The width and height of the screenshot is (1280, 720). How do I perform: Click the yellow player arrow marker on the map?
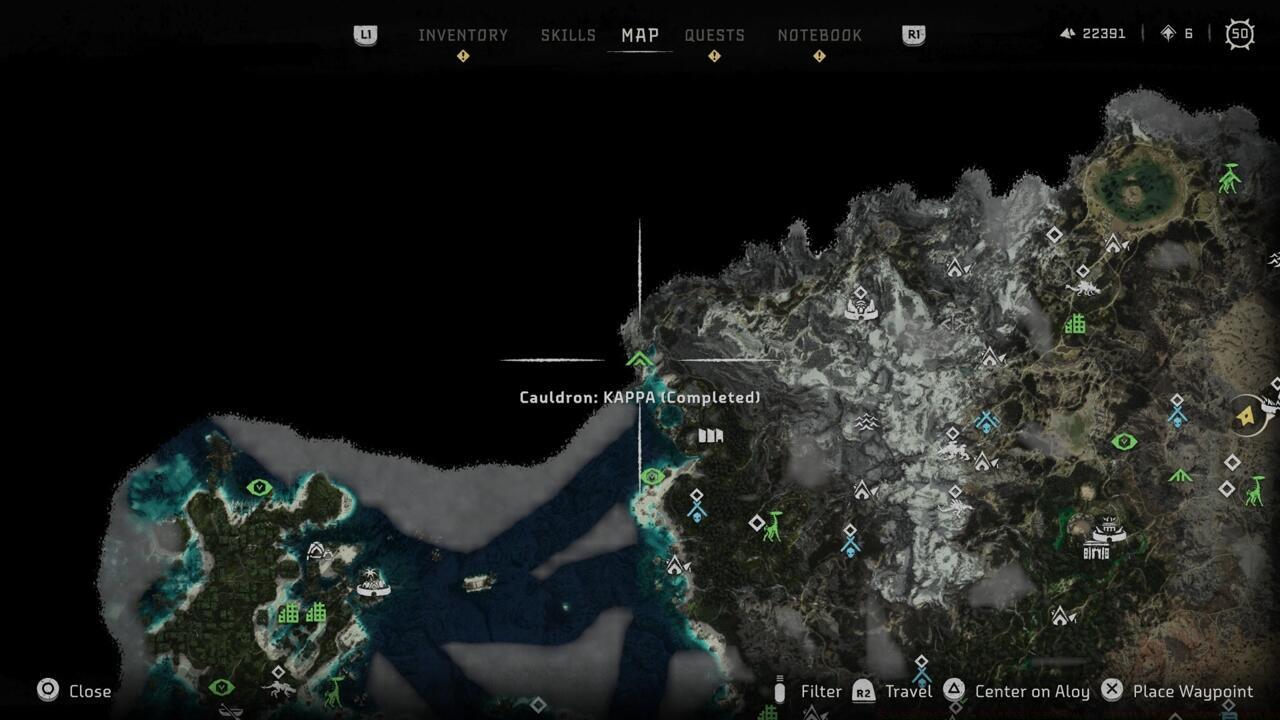tap(1246, 418)
